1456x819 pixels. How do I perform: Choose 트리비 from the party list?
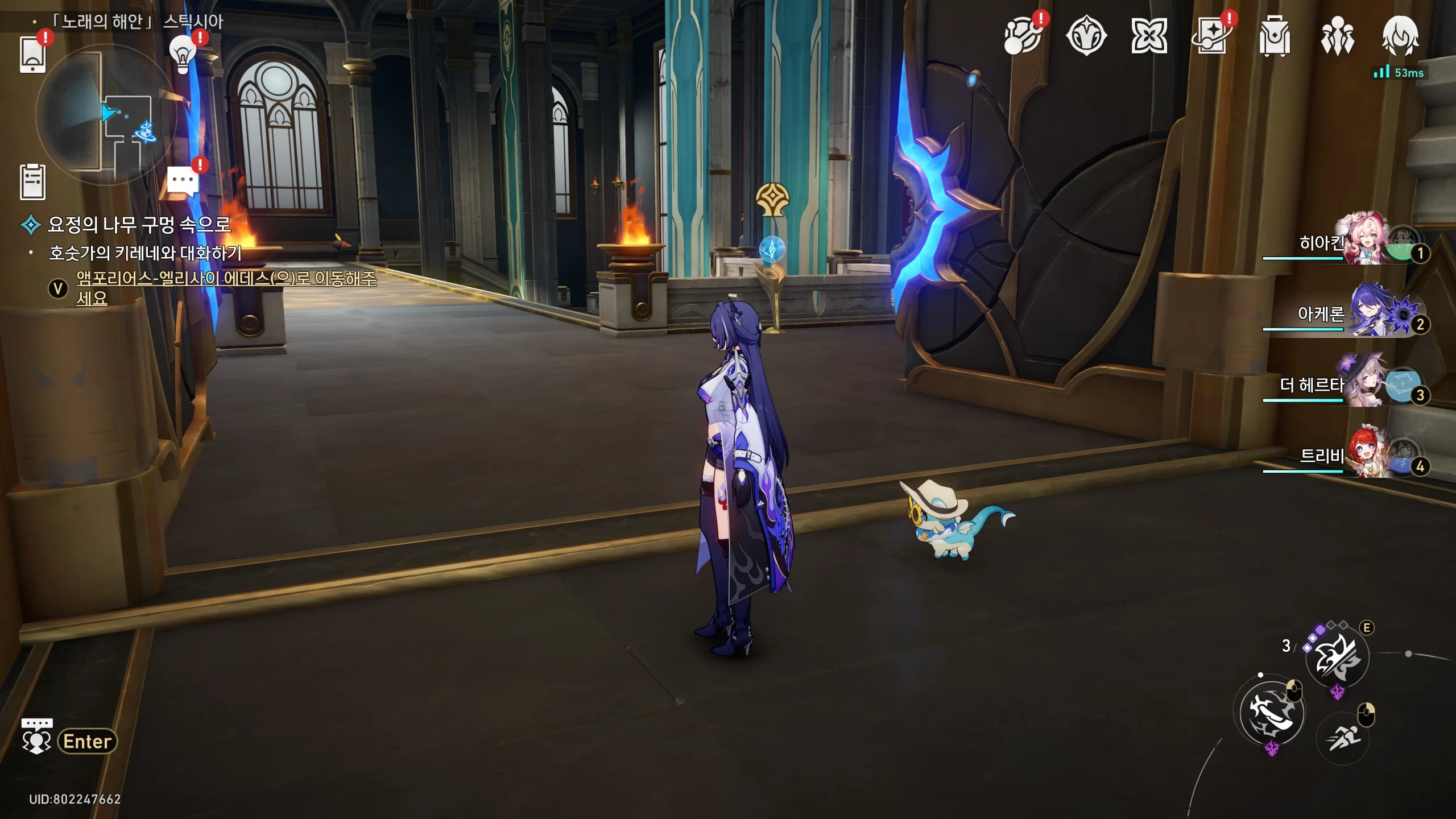tap(1365, 455)
